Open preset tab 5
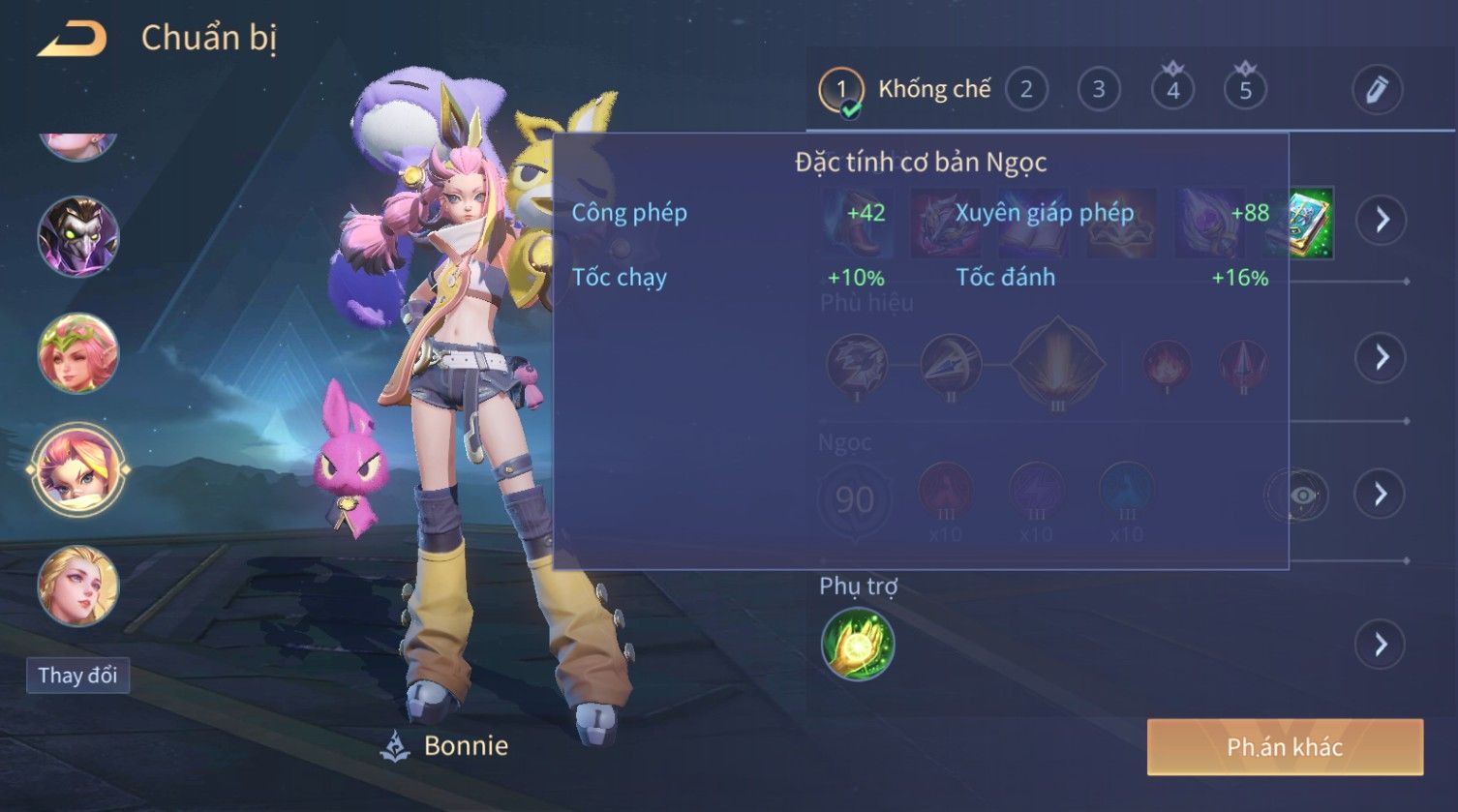 pyautogui.click(x=1245, y=90)
